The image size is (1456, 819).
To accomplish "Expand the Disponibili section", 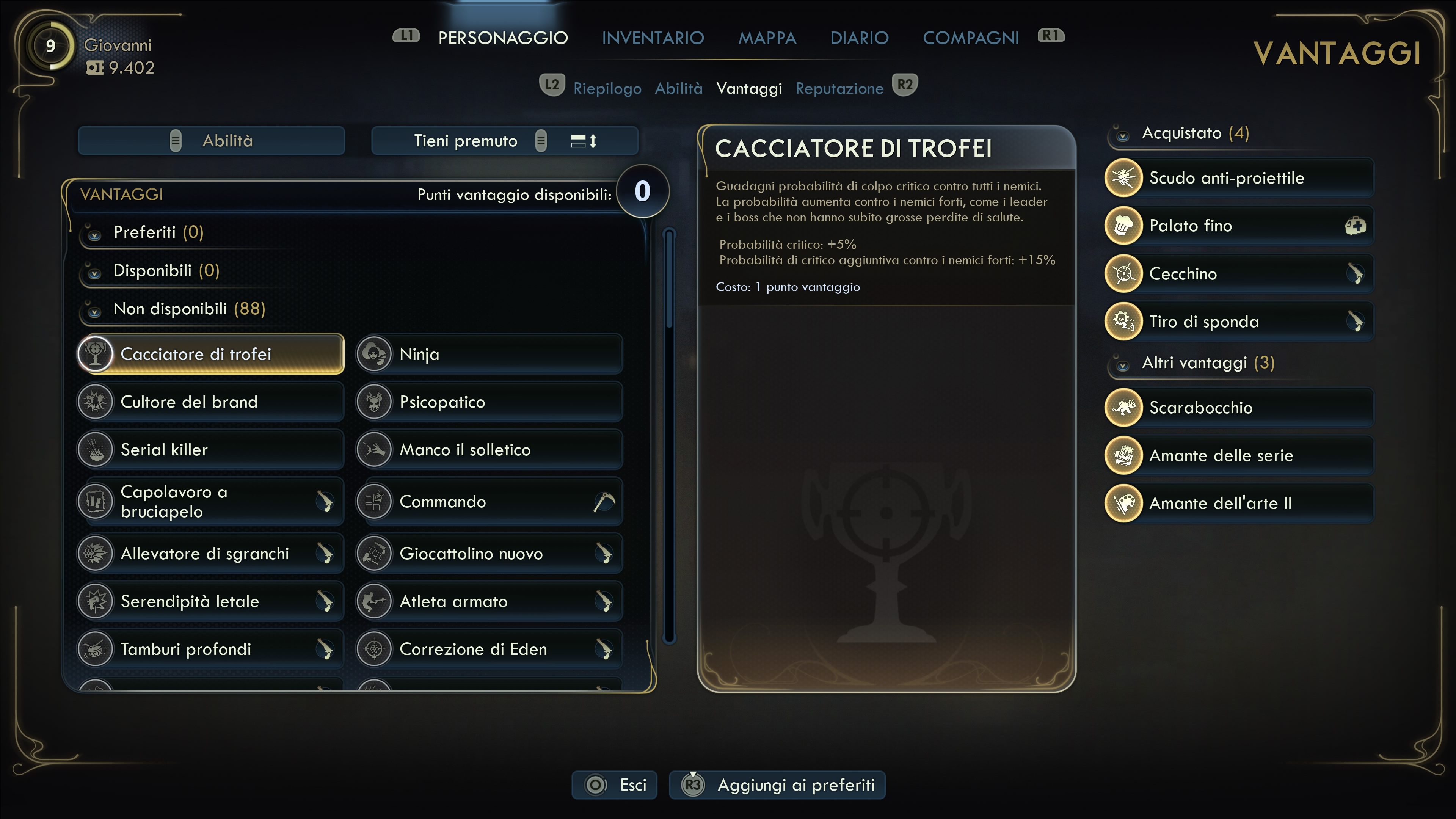I will tap(95, 272).
